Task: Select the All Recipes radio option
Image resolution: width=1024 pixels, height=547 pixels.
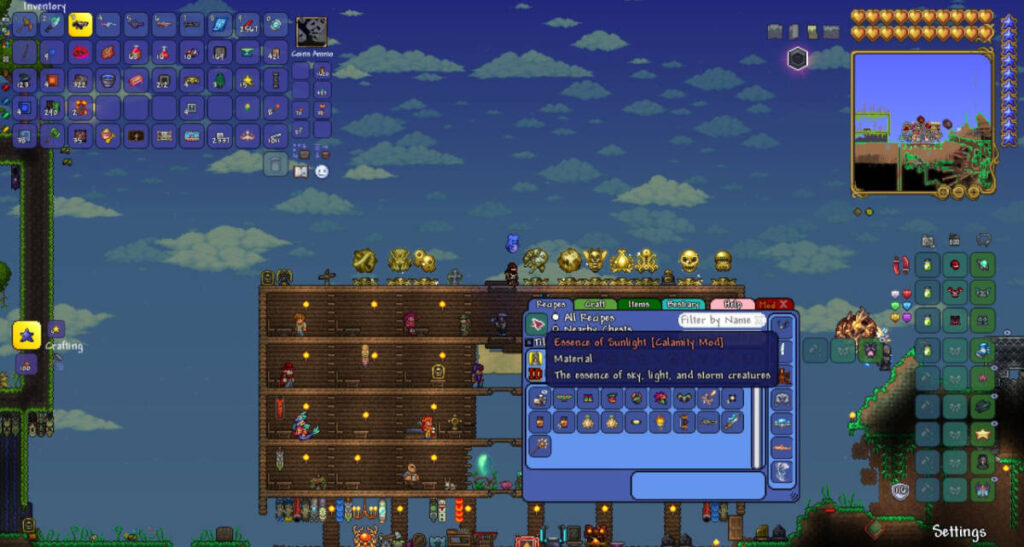Action: point(556,318)
